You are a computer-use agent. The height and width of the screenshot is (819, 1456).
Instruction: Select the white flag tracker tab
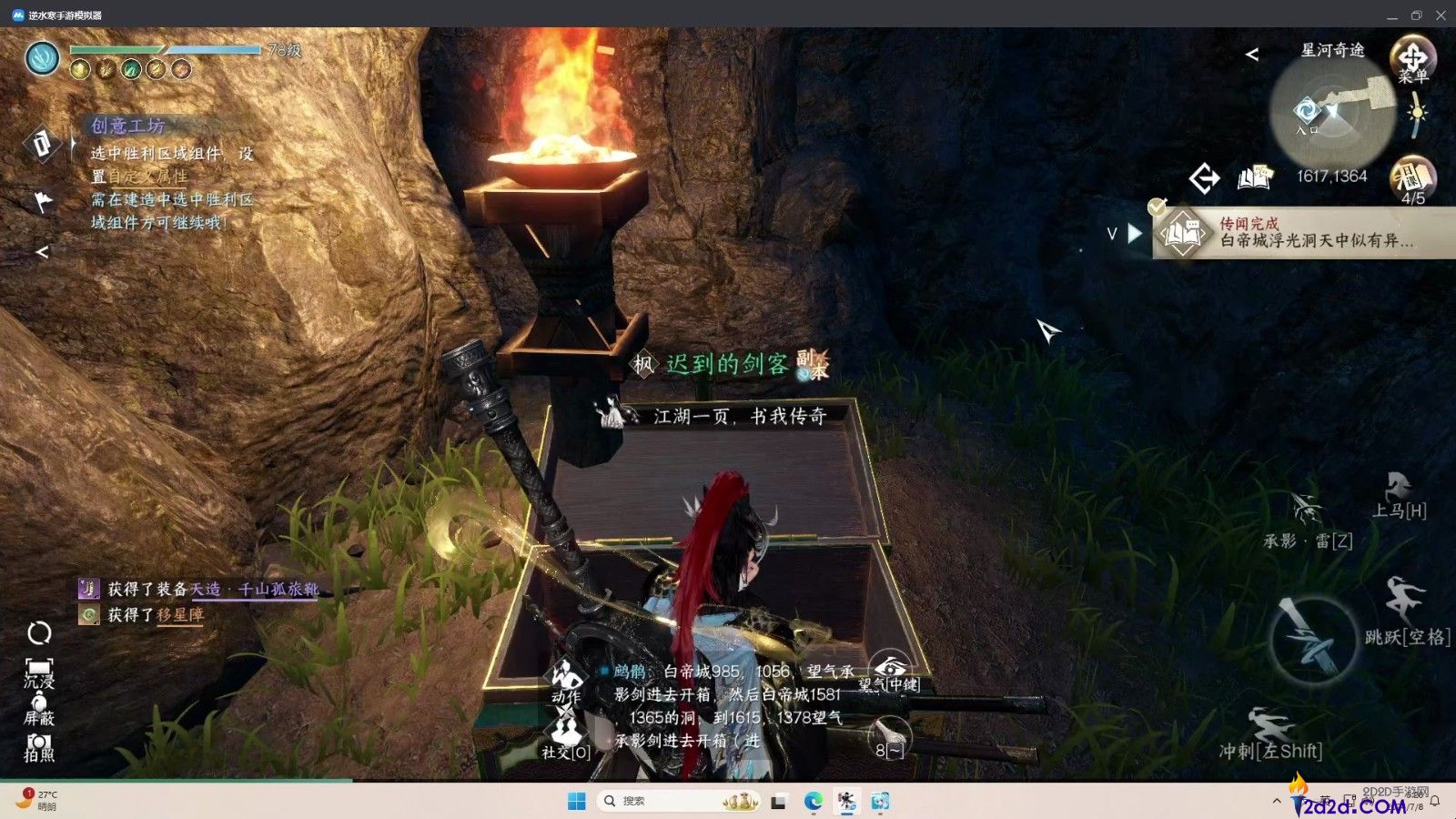pyautogui.click(x=43, y=201)
